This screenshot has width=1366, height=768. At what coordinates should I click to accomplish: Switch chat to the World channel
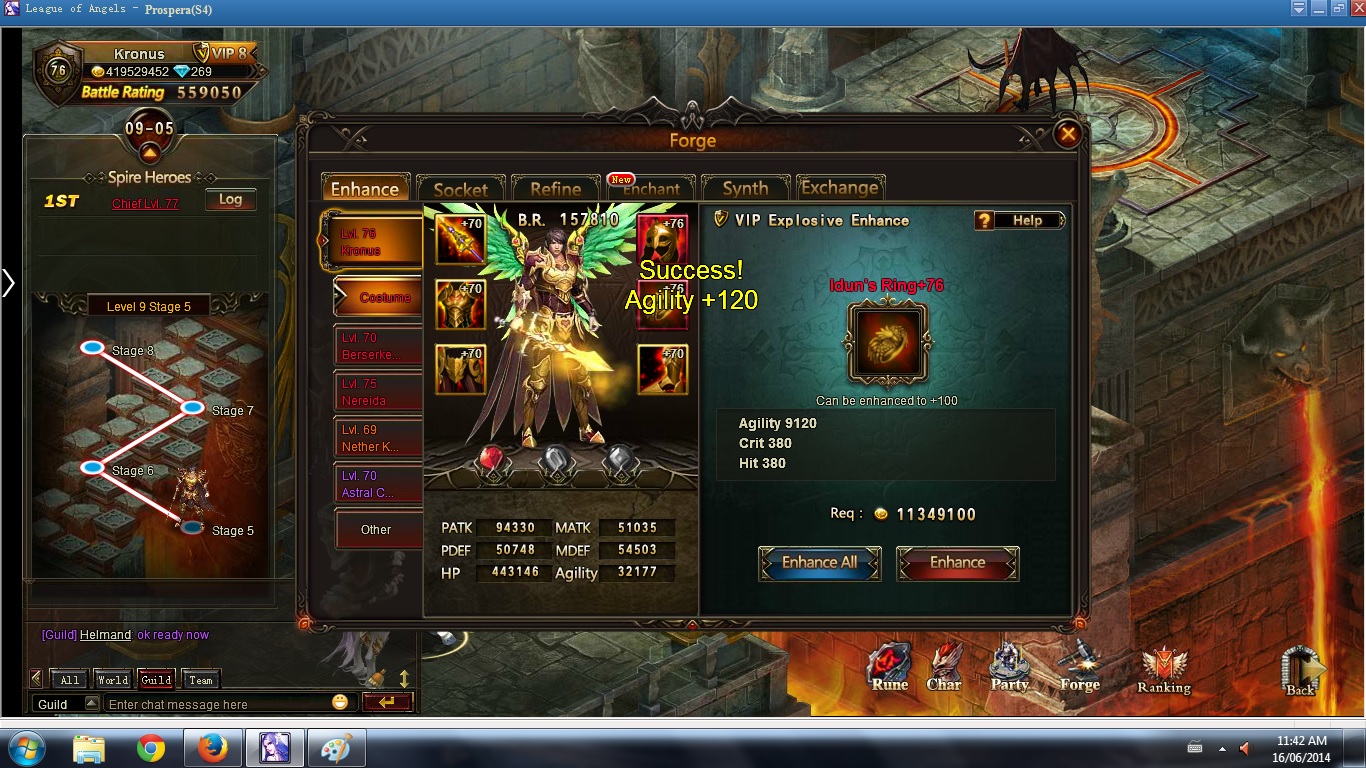113,680
